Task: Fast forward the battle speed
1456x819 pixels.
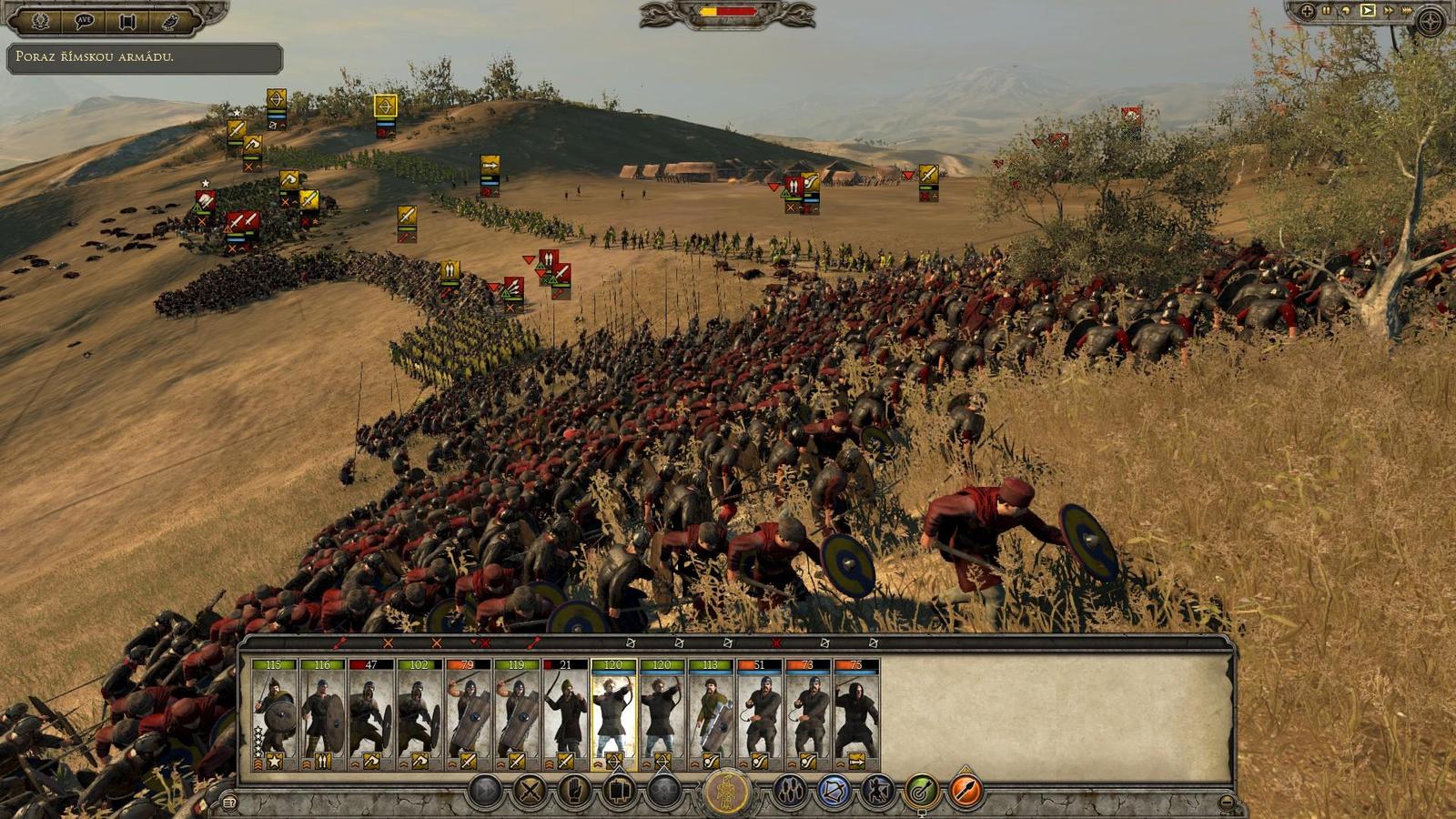Action: coord(1390,10)
